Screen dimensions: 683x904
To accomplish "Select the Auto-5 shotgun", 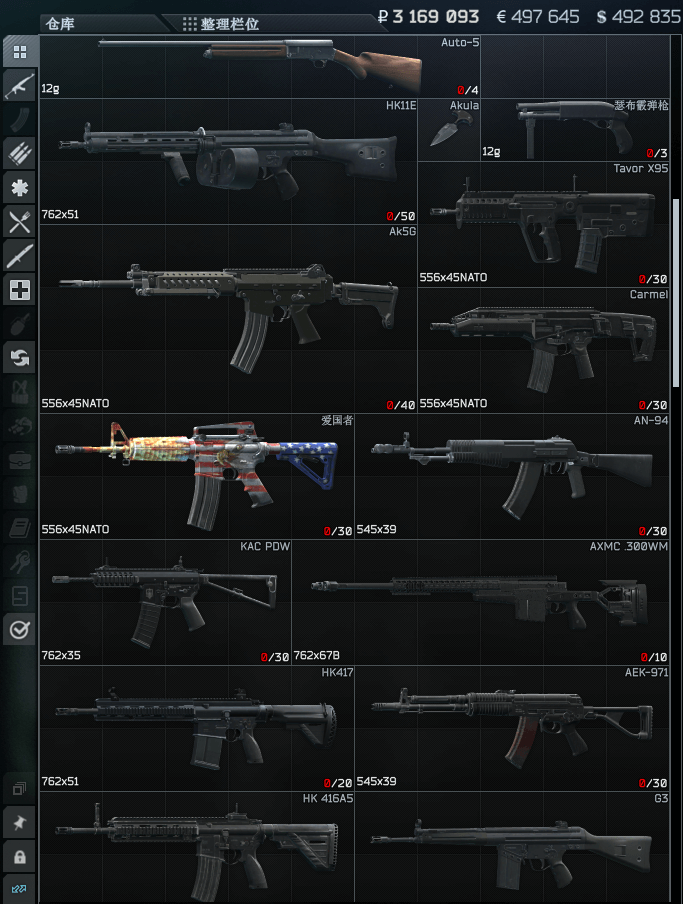I will pos(260,66).
